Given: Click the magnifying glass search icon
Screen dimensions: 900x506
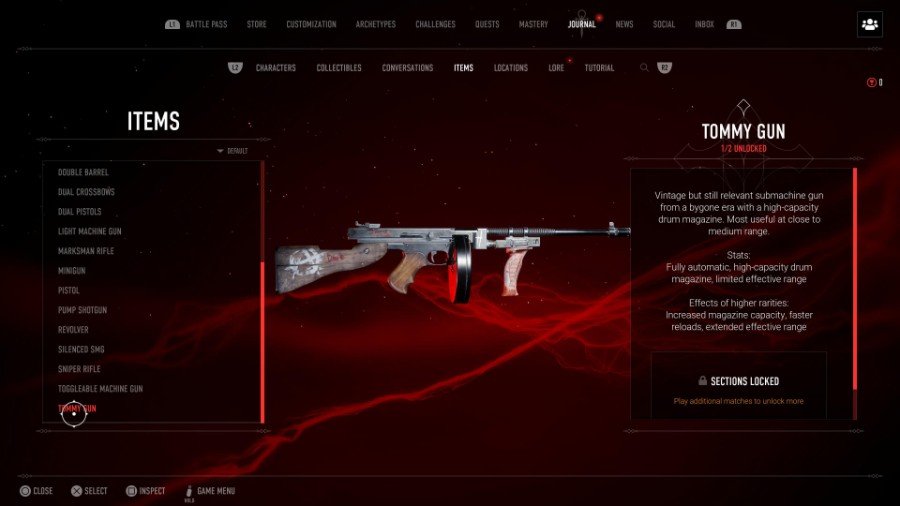Looking at the screenshot, I should (x=645, y=68).
